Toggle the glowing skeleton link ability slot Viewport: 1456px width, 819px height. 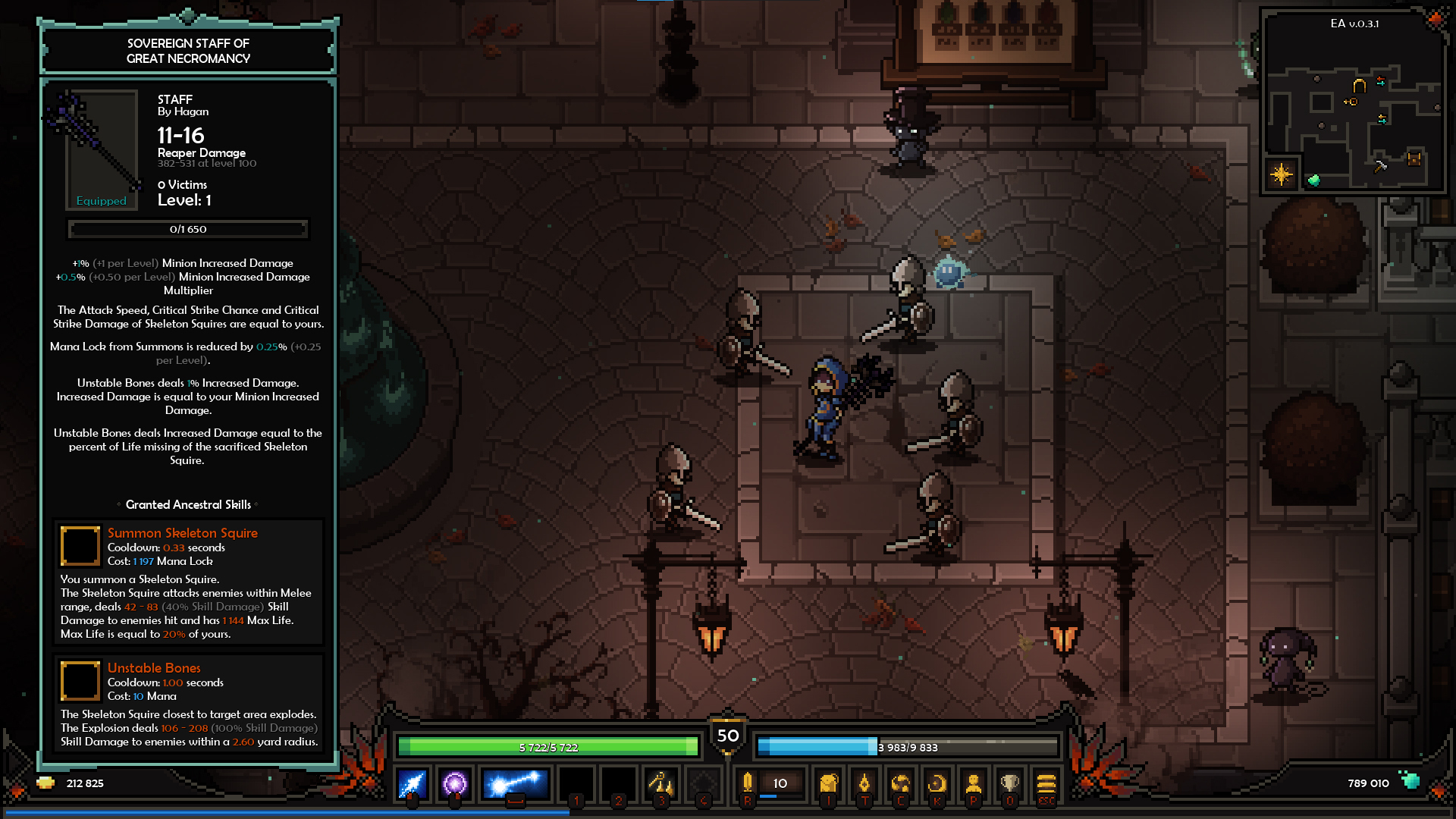(x=516, y=785)
